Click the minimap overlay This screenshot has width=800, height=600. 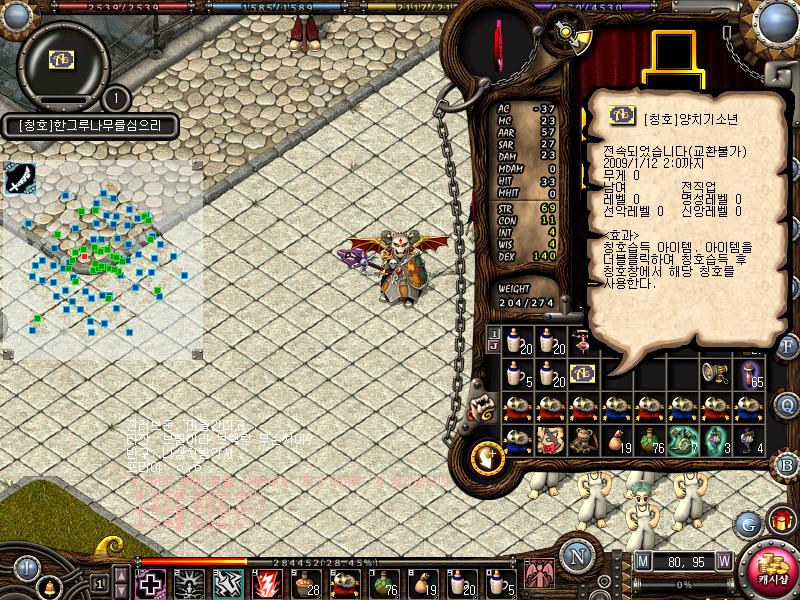click(x=102, y=260)
